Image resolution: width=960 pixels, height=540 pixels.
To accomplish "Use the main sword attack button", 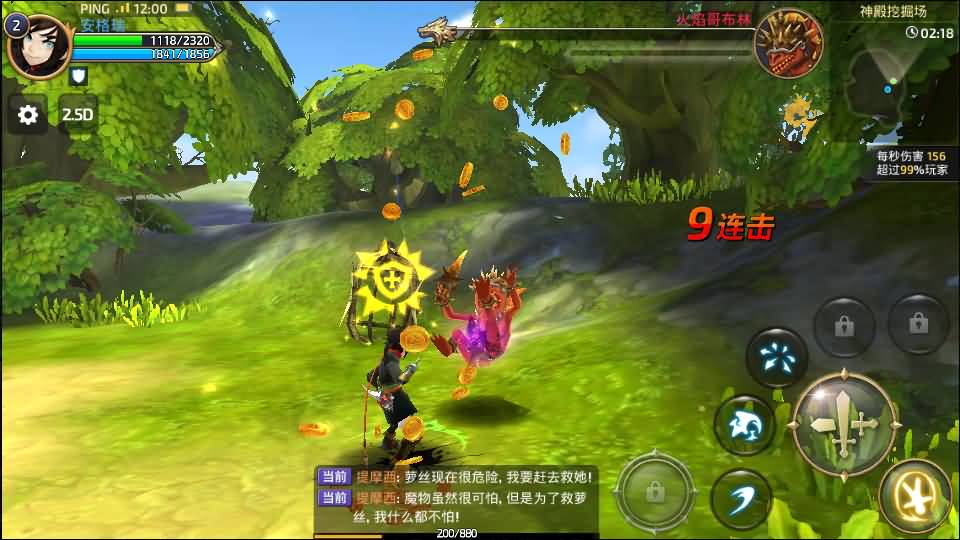I will click(x=844, y=423).
